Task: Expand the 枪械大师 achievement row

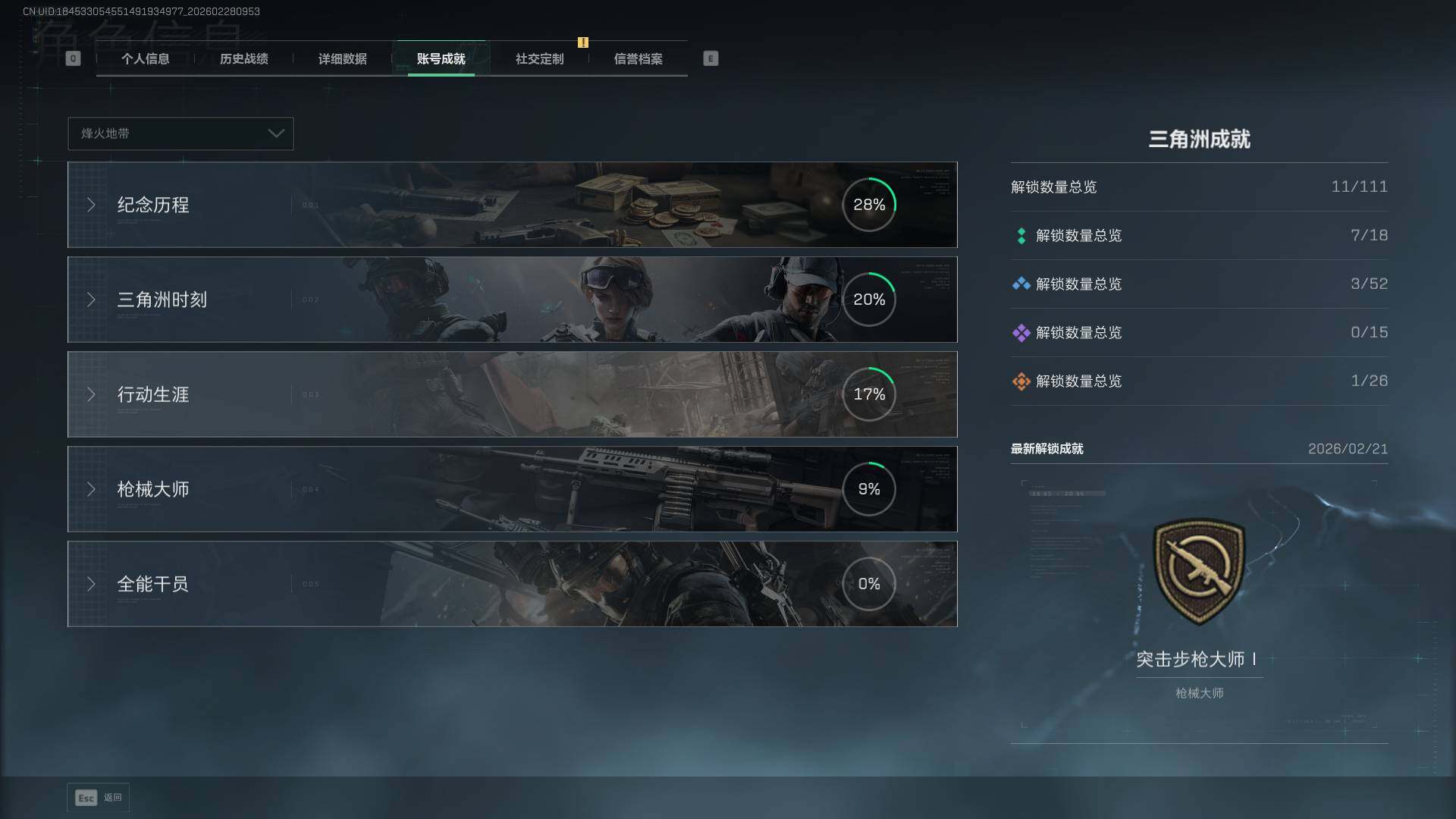Action: (x=512, y=489)
